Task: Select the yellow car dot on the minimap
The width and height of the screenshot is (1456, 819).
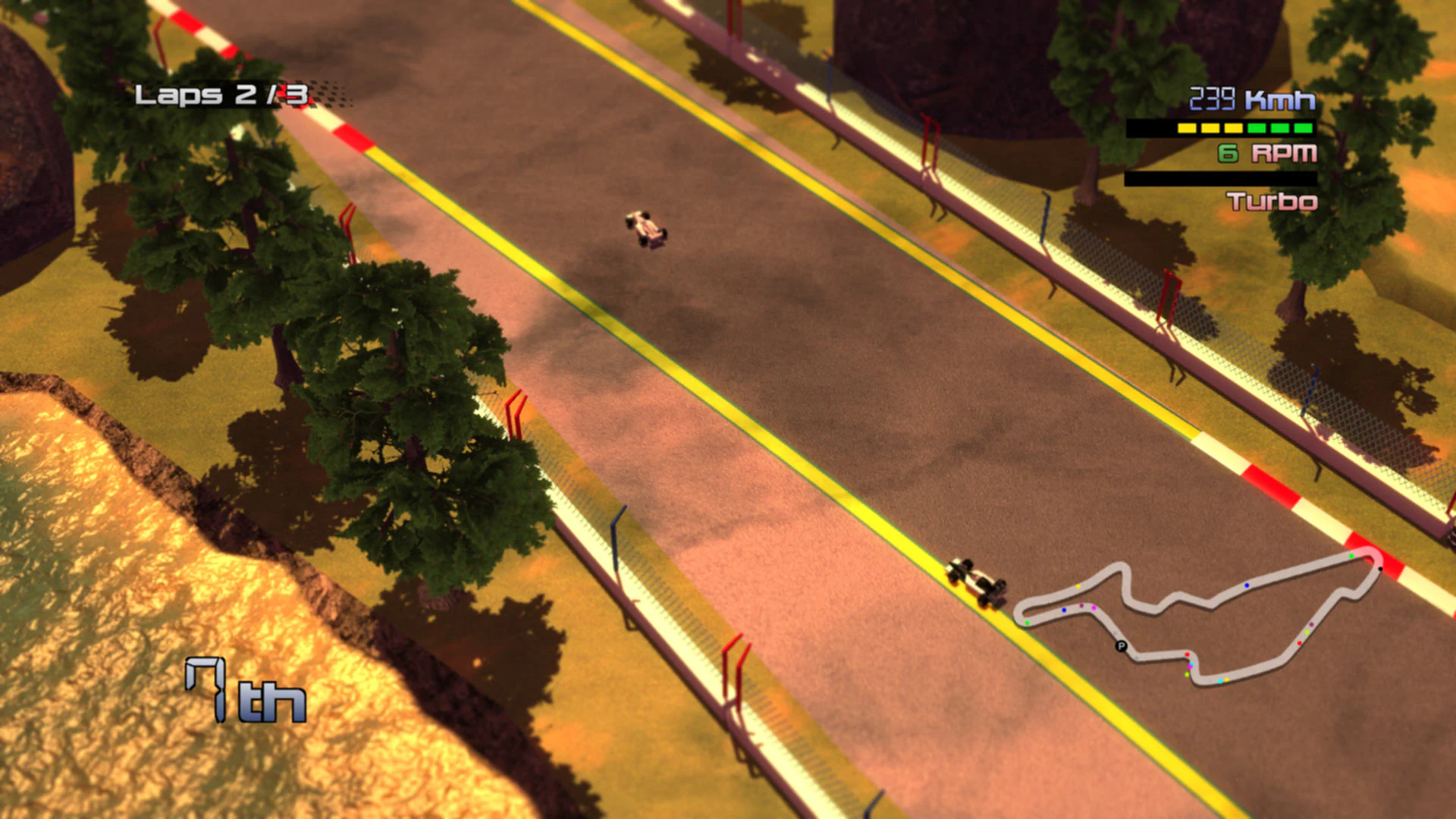Action: (1078, 585)
